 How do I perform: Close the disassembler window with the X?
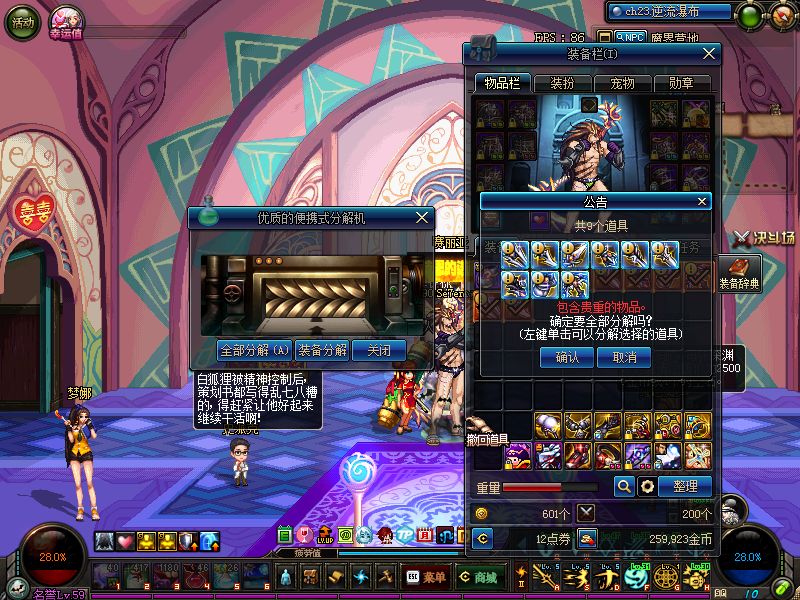422,216
